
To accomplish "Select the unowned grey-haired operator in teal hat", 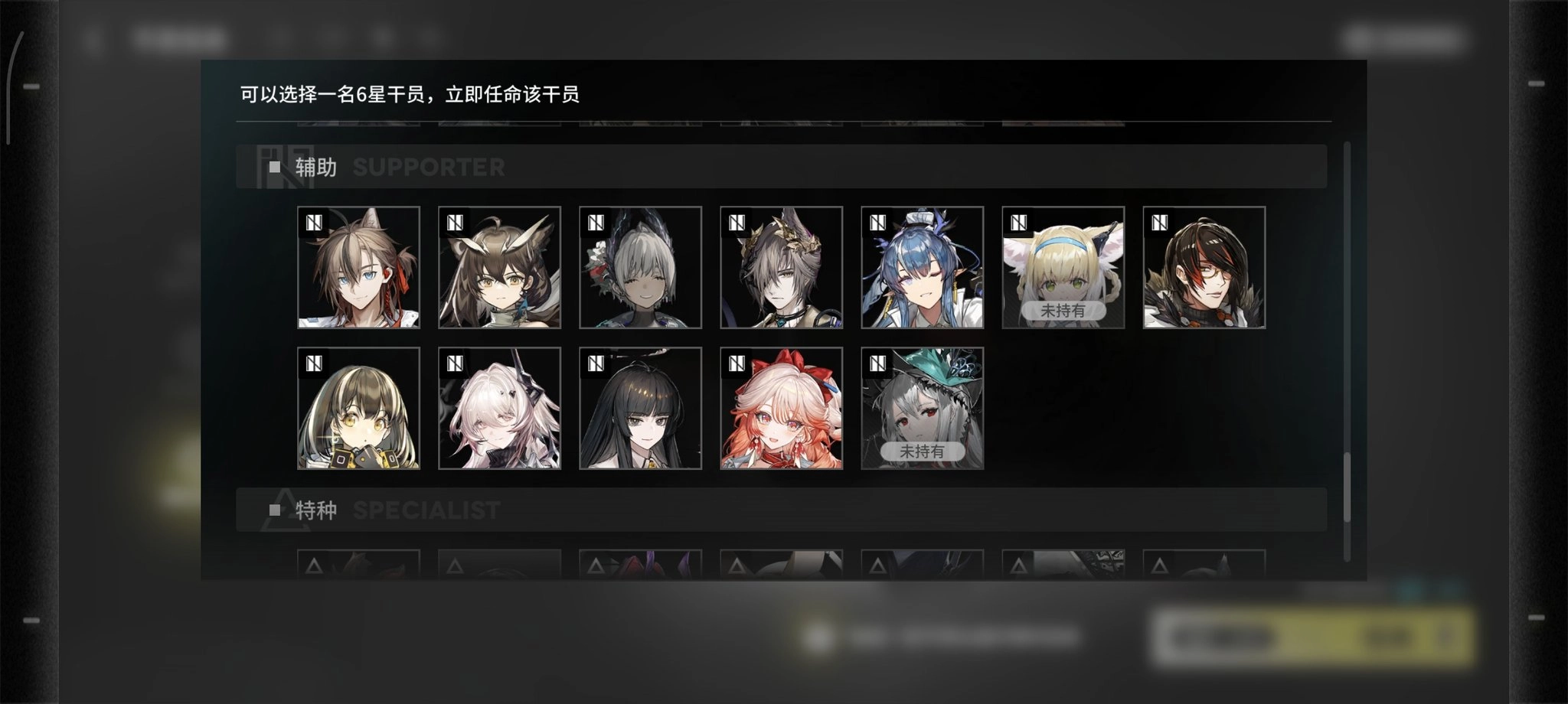I will tap(922, 408).
